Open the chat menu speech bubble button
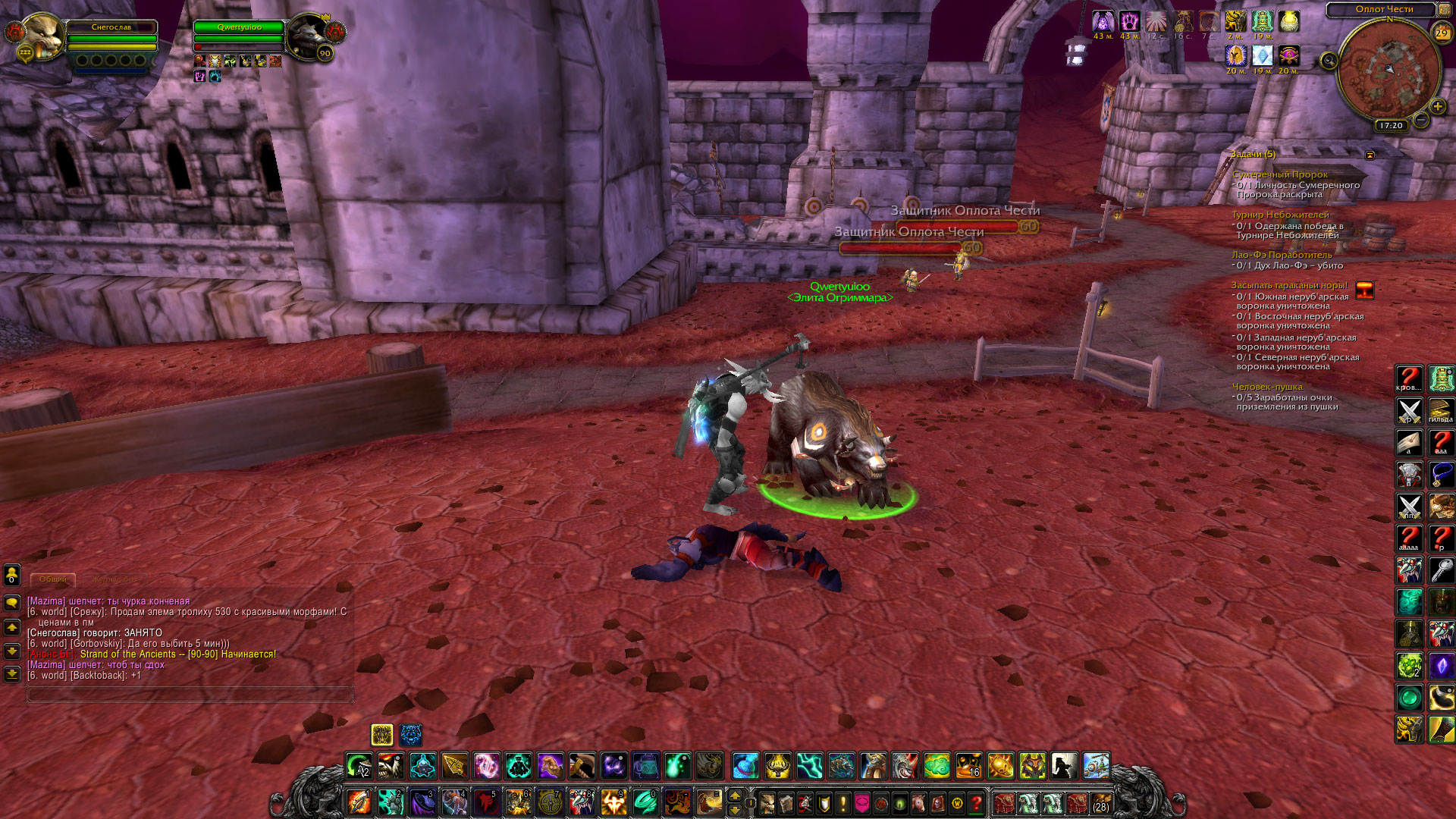 point(12,603)
